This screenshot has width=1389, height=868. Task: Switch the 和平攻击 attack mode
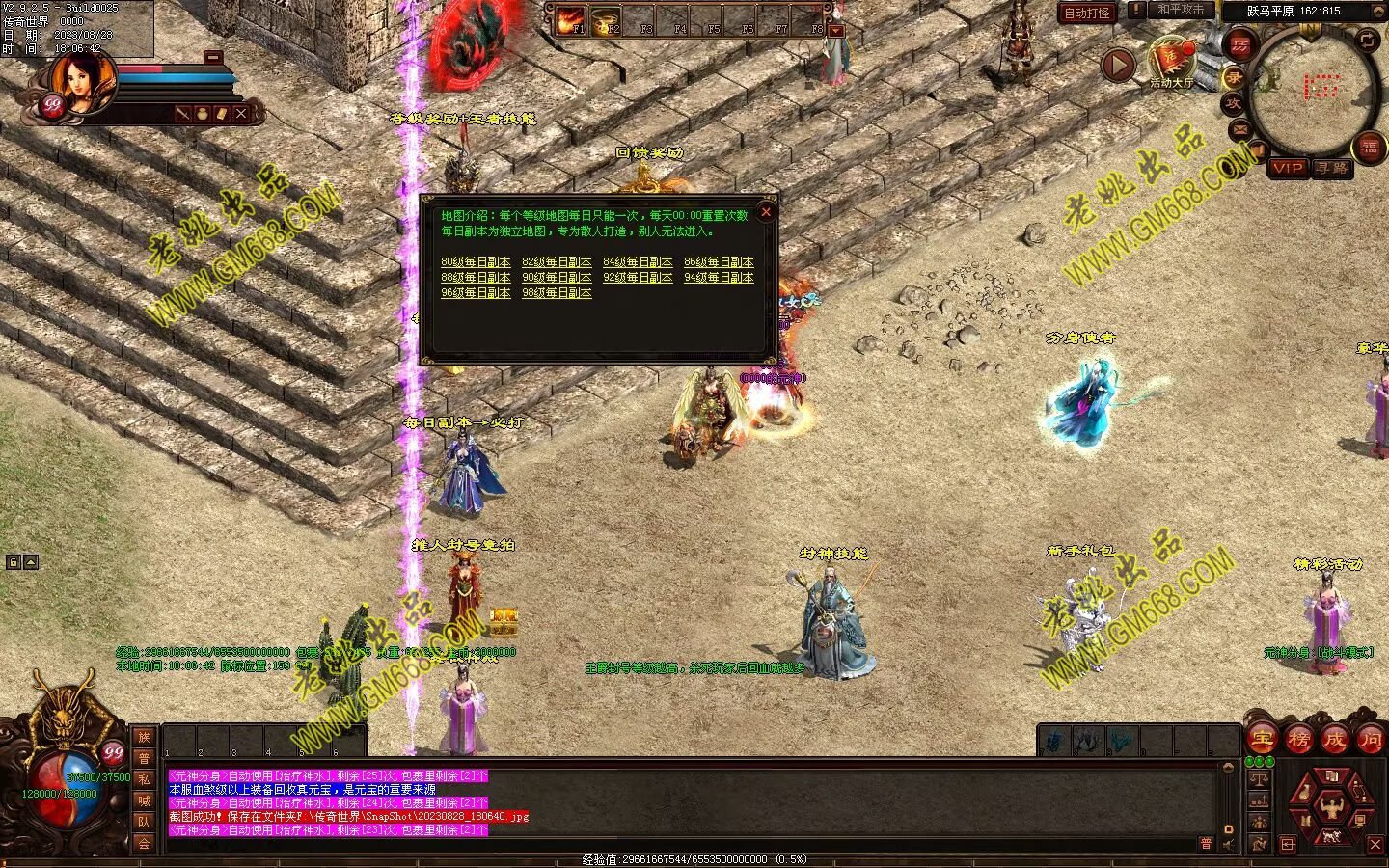click(x=1180, y=10)
